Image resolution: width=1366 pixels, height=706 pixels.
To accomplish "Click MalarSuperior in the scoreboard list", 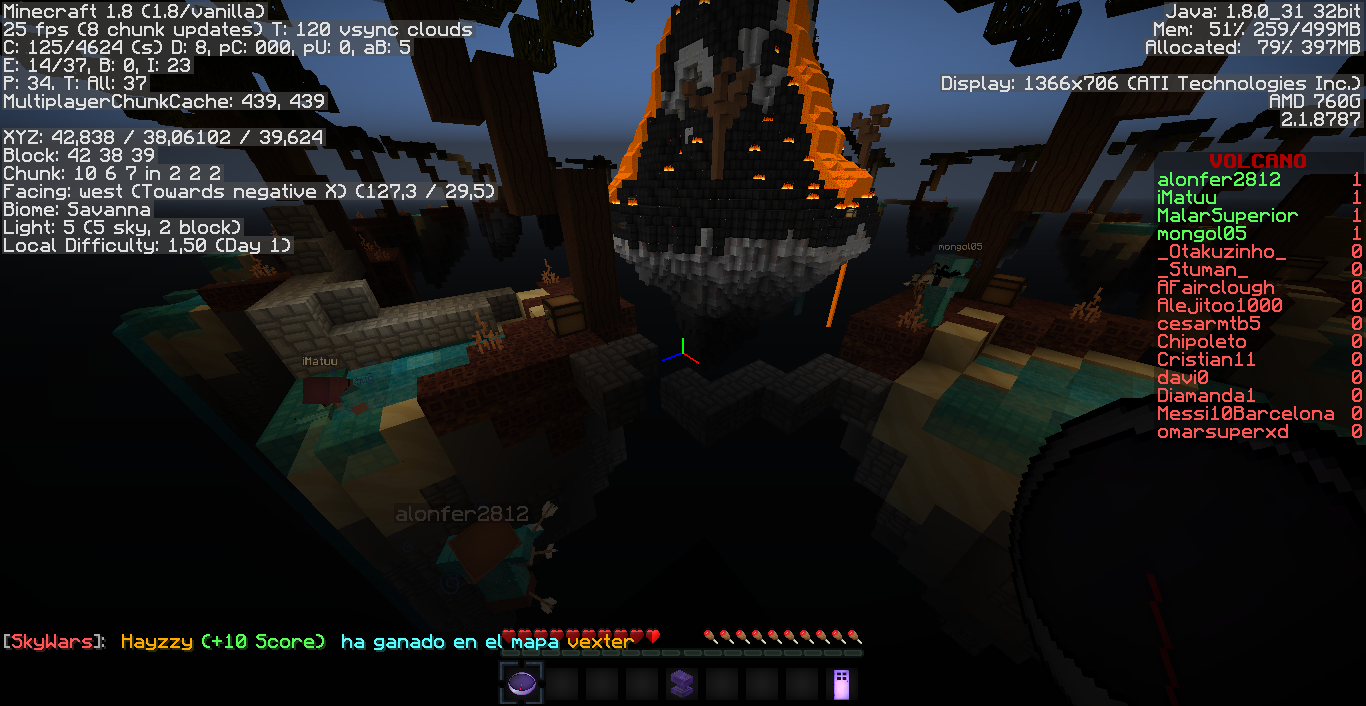I will (x=1227, y=216).
